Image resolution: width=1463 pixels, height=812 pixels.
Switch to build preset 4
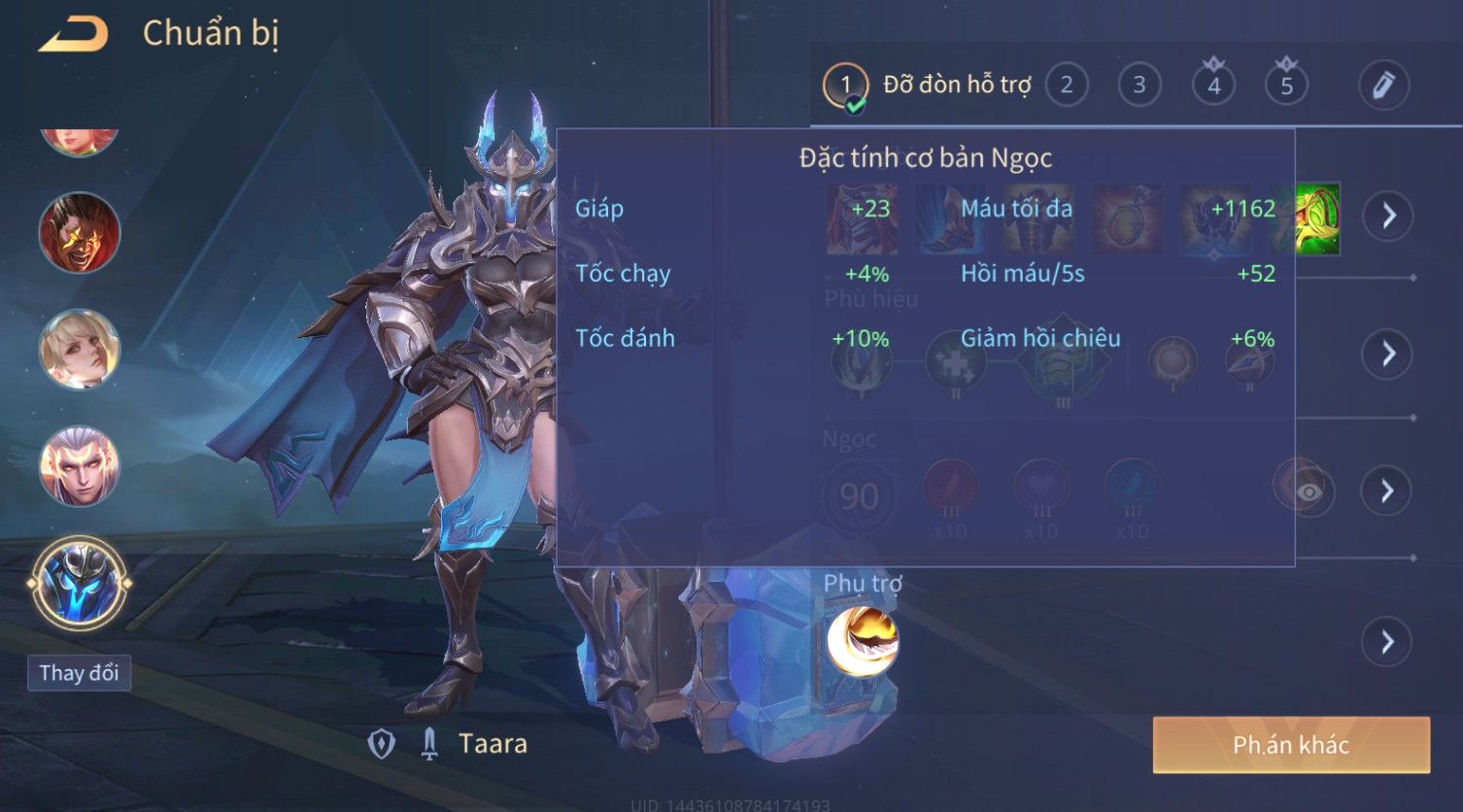[x=1213, y=85]
